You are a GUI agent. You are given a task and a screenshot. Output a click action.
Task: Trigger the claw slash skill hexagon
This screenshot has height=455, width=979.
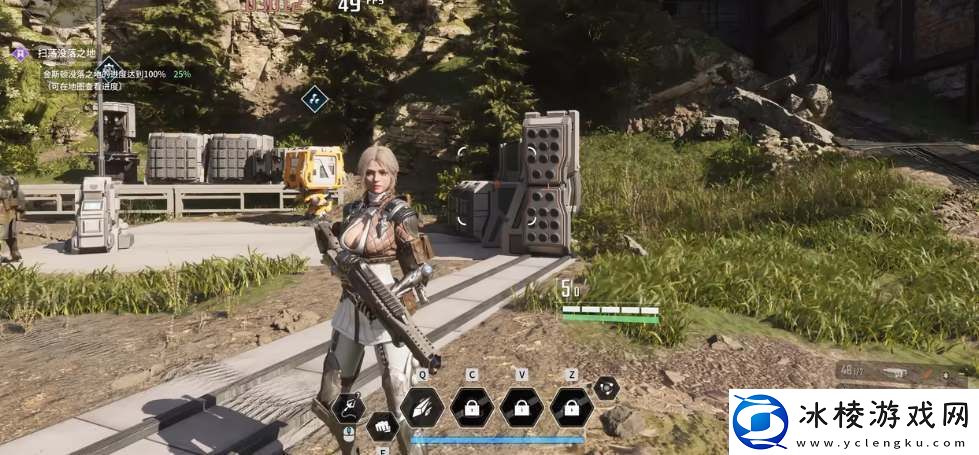pos(421,407)
